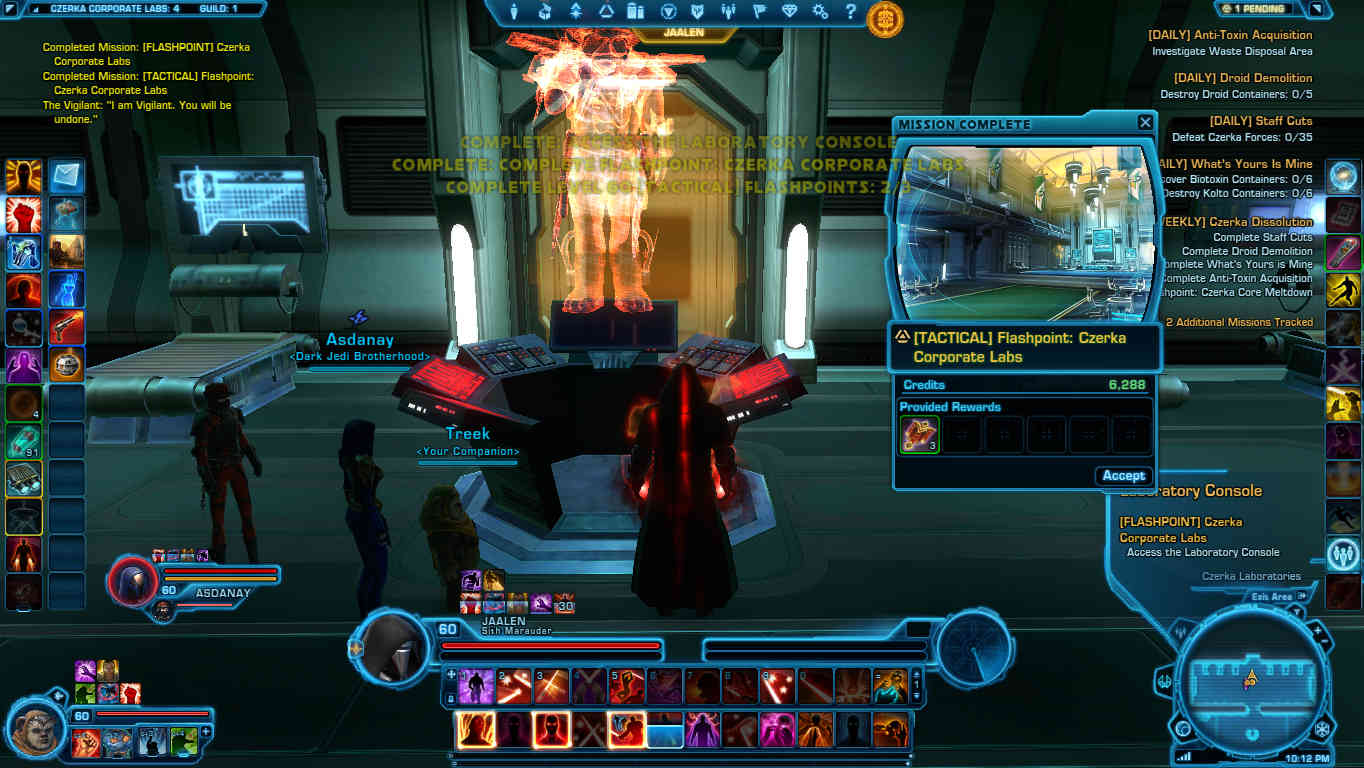Screen dimensions: 1364x768
Task: Open the question mark help menu
Action: tap(850, 12)
